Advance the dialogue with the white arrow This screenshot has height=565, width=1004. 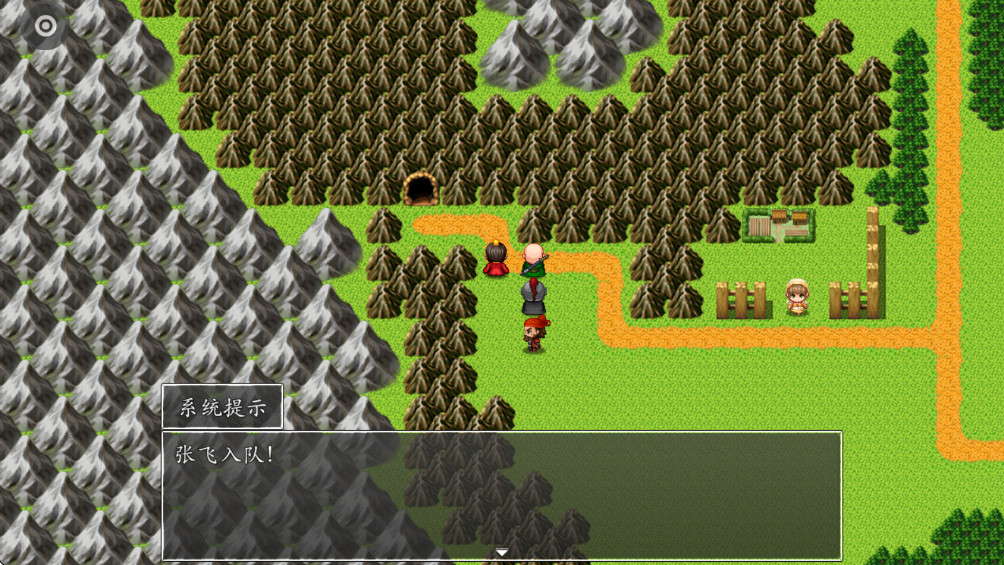point(502,552)
